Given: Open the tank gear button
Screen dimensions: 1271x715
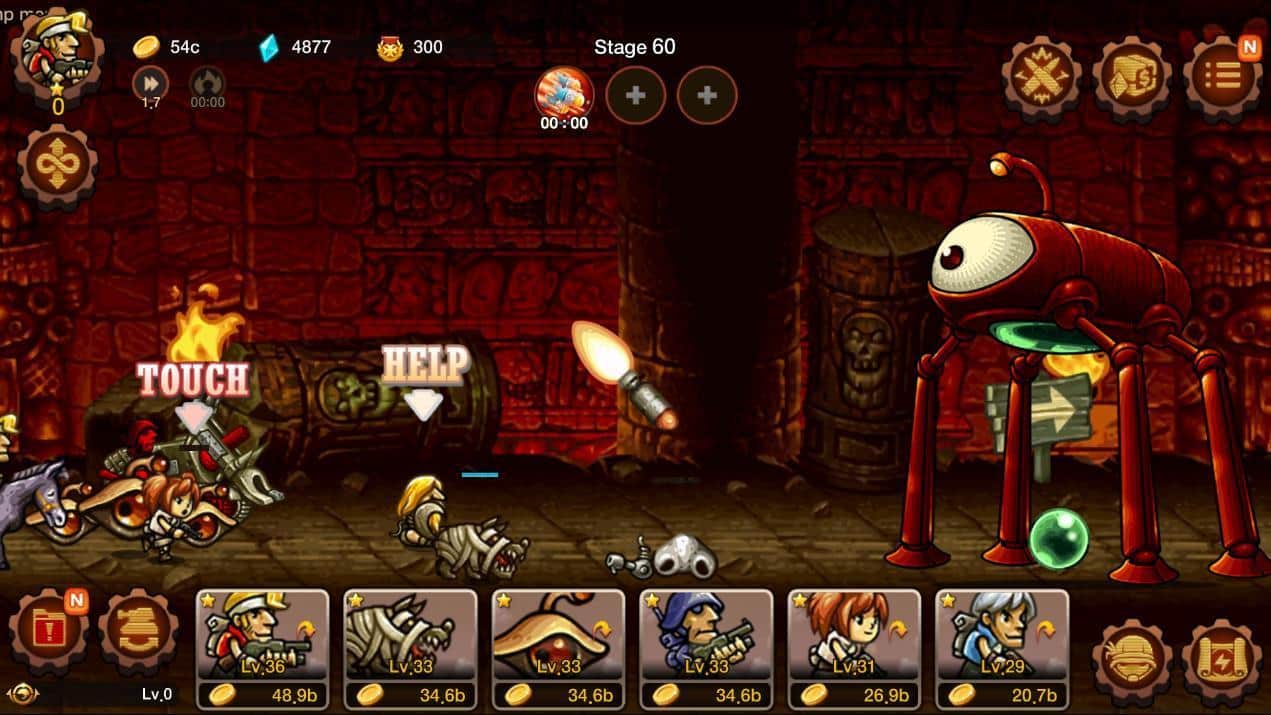Looking at the screenshot, I should [x=138, y=633].
